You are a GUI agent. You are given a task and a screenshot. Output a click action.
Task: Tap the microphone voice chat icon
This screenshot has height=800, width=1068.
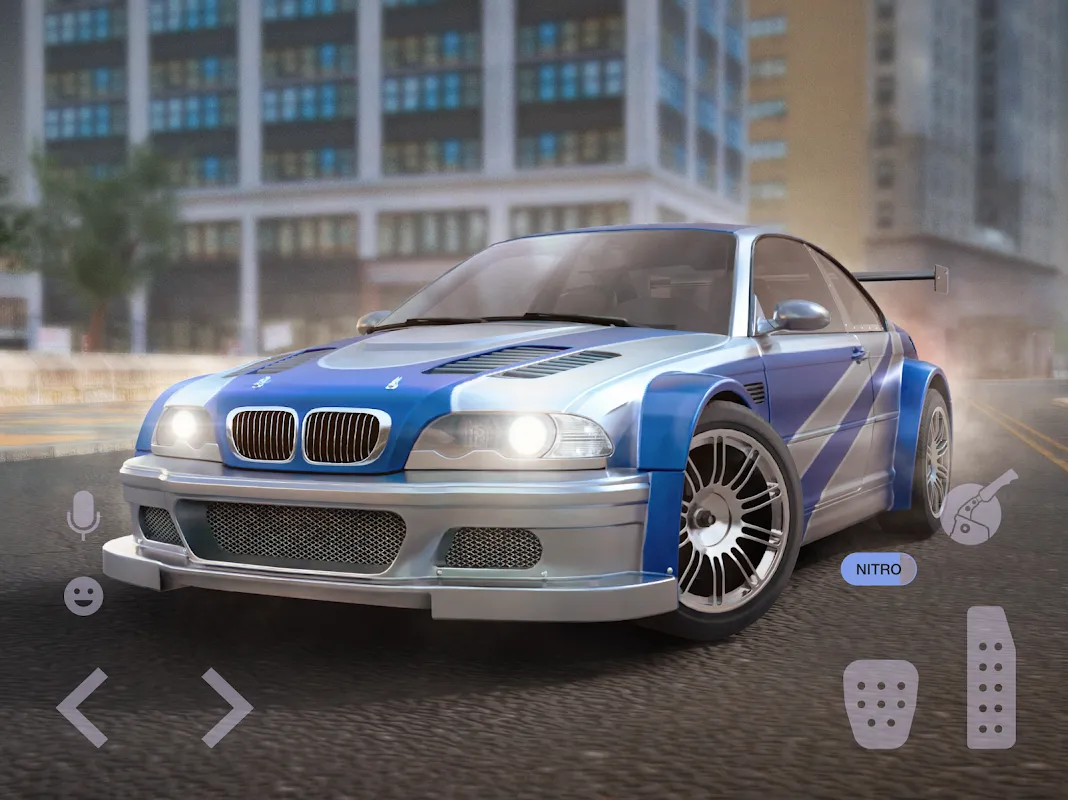83,515
